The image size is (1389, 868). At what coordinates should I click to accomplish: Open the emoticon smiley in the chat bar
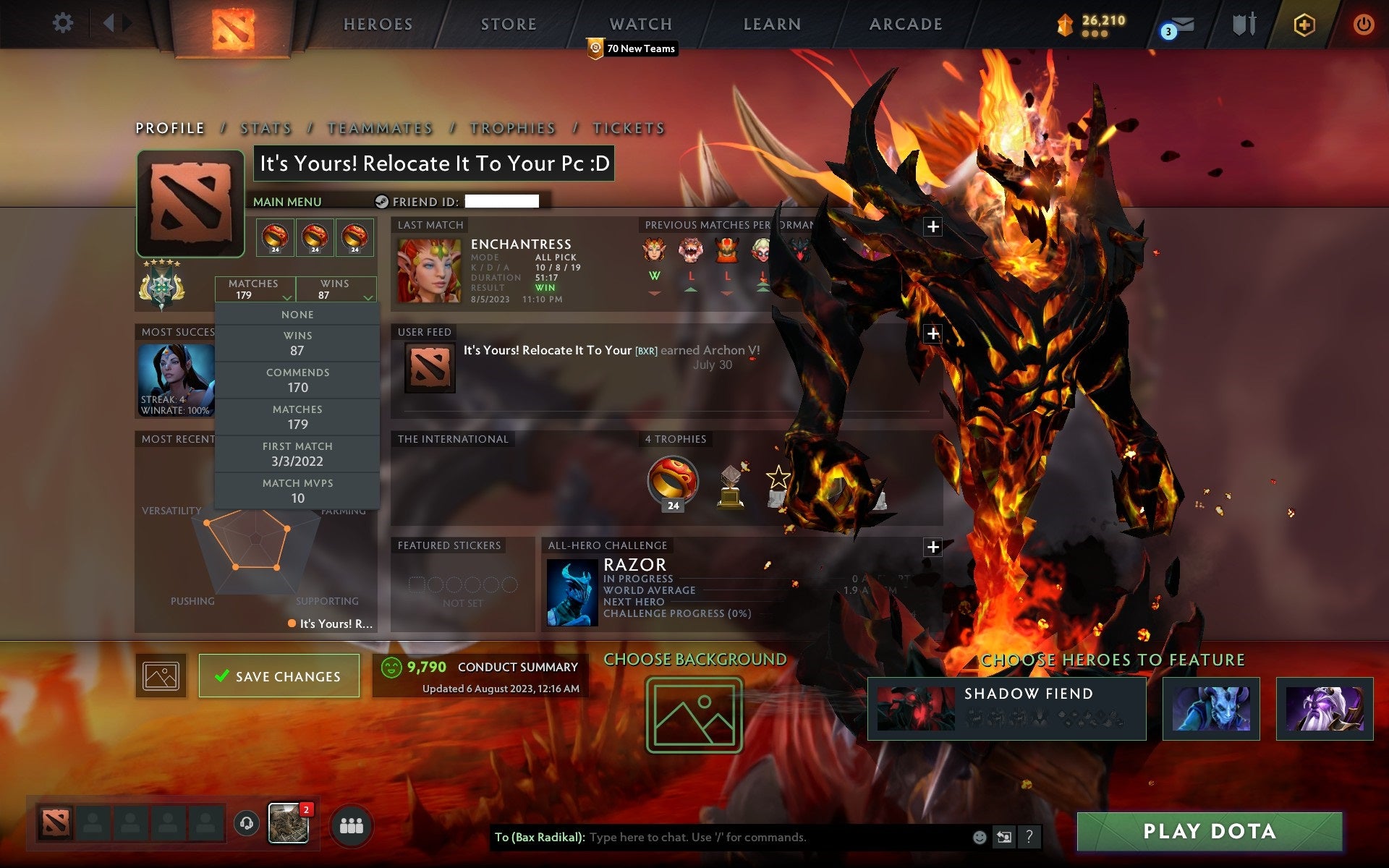(980, 838)
